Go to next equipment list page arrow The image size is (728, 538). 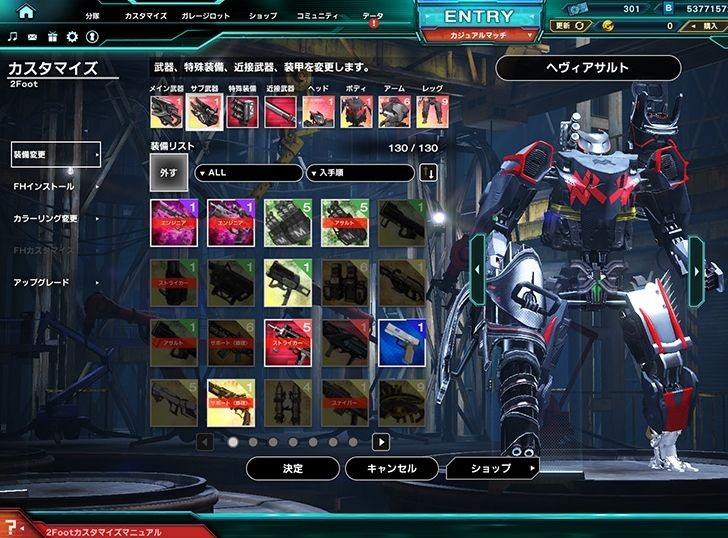coord(380,441)
